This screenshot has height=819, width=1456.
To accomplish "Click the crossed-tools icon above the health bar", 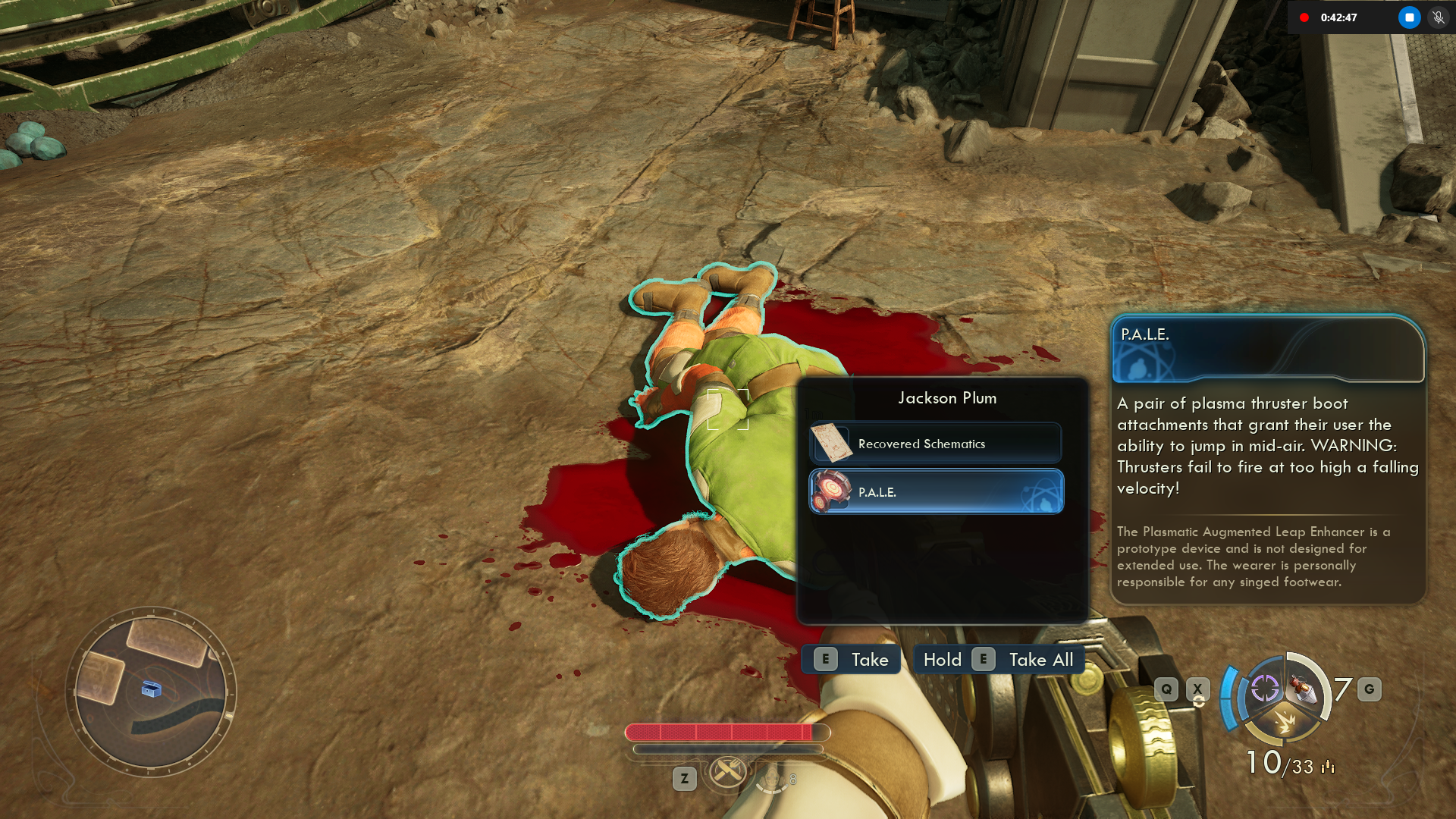I will [727, 772].
